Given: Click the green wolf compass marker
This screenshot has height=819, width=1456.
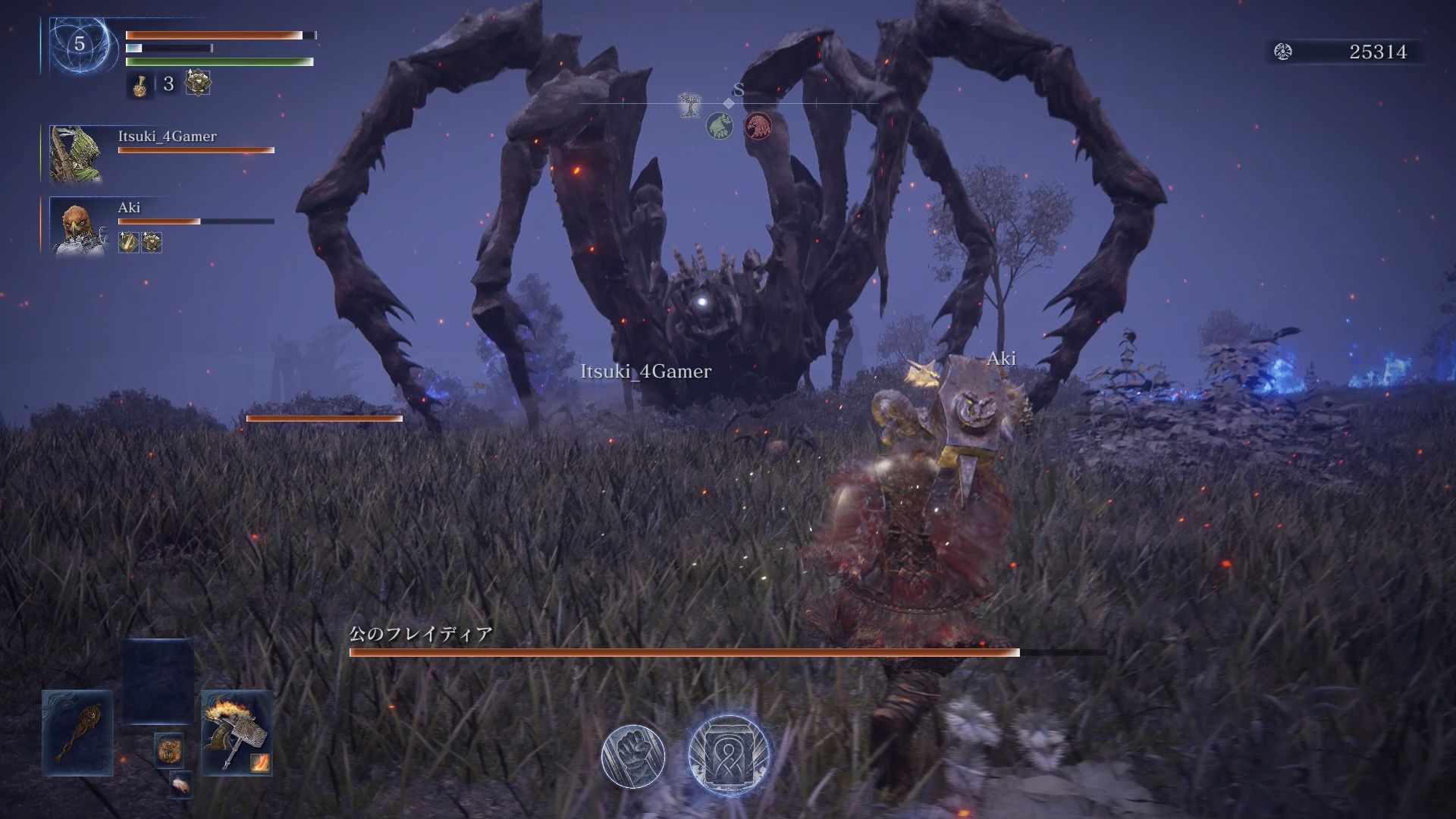Looking at the screenshot, I should pos(720,126).
